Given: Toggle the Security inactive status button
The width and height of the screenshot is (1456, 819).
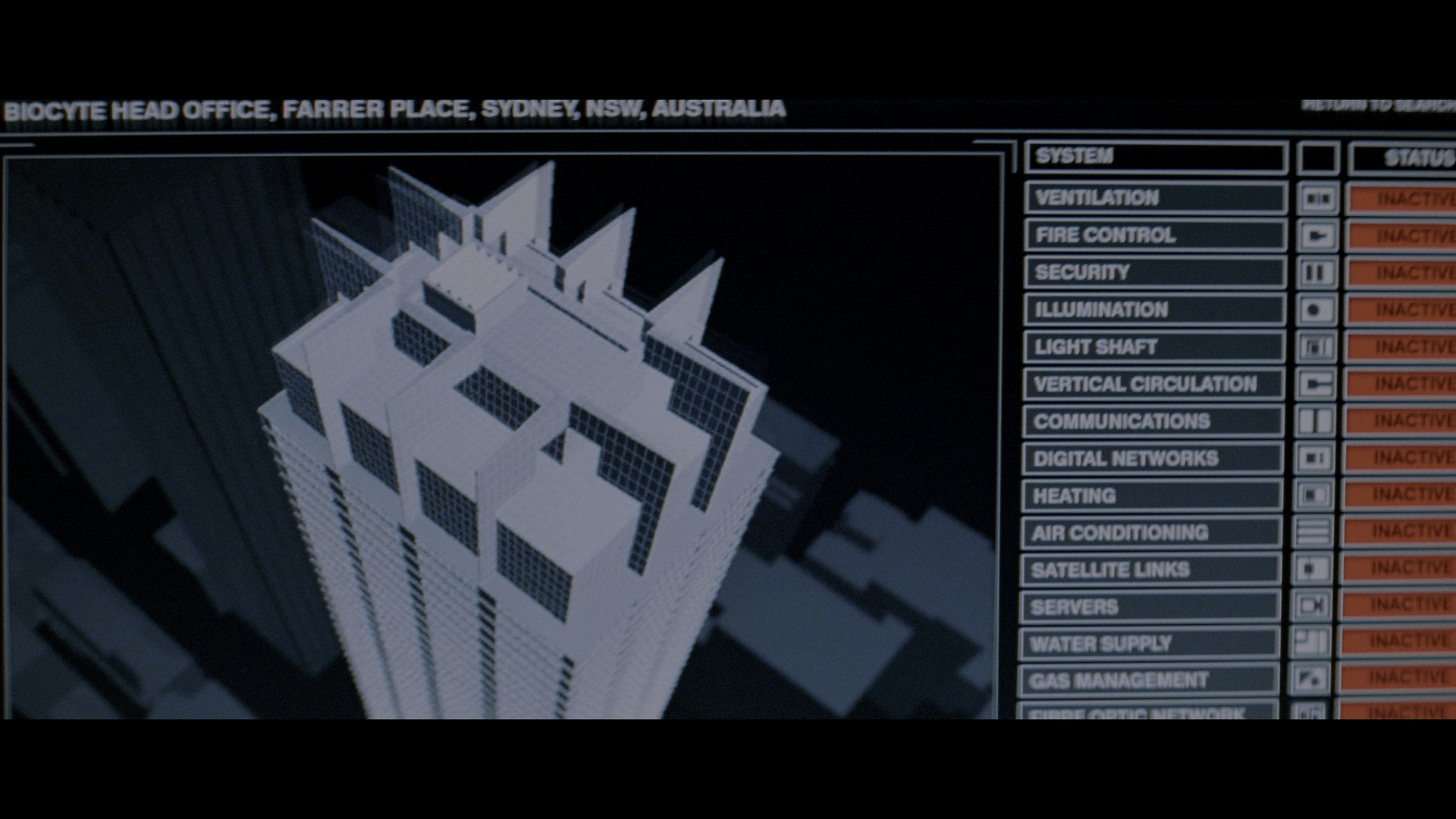Looking at the screenshot, I should pos(1401,272).
